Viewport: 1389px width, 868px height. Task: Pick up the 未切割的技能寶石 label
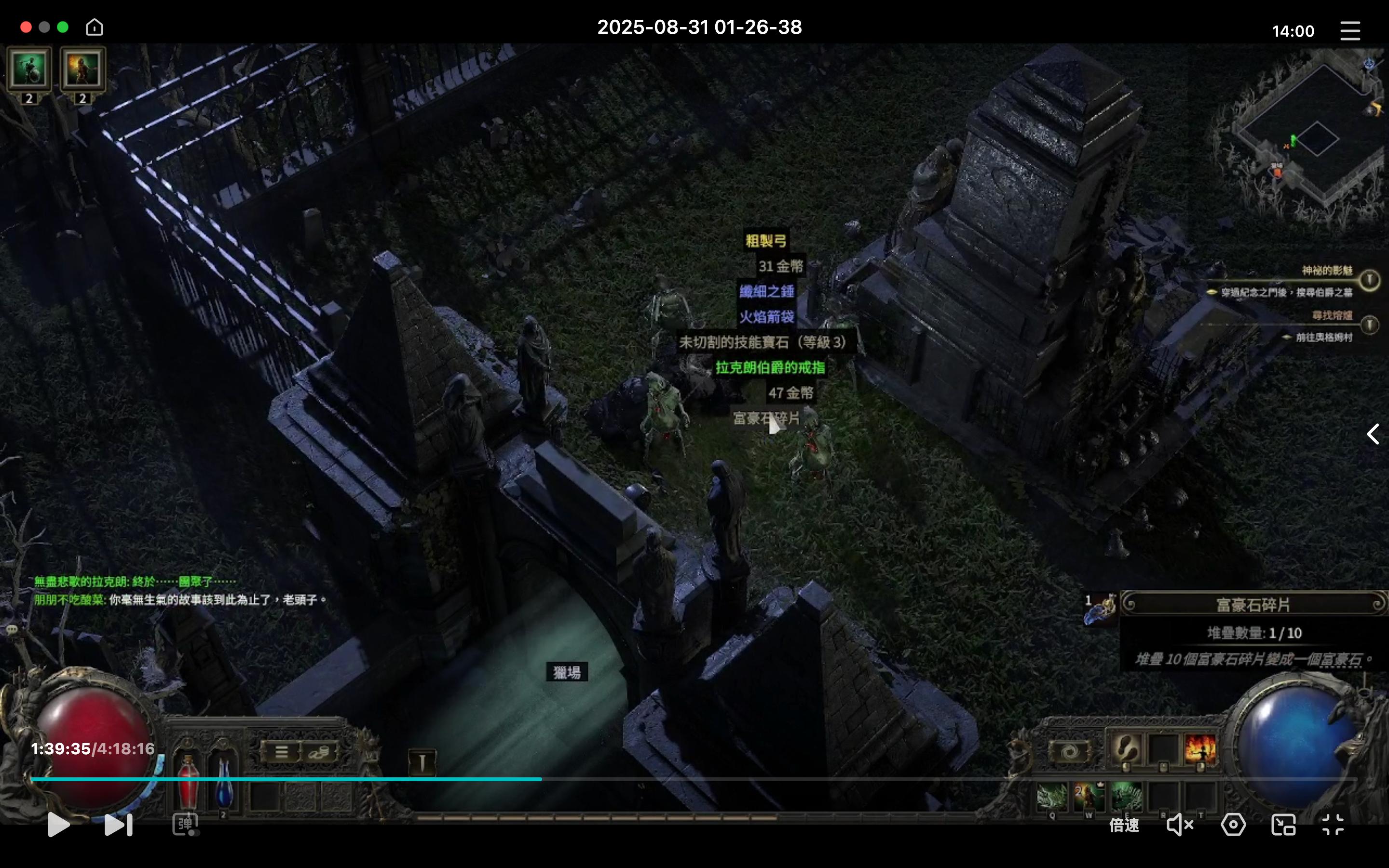(762, 342)
